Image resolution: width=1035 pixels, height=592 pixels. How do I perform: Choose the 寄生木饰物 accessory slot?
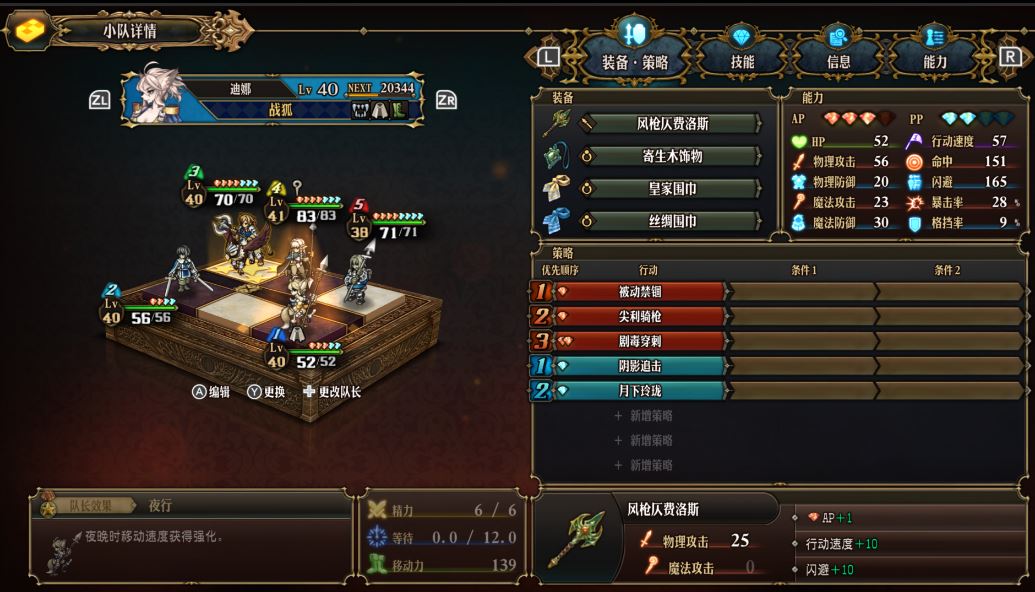[670, 156]
